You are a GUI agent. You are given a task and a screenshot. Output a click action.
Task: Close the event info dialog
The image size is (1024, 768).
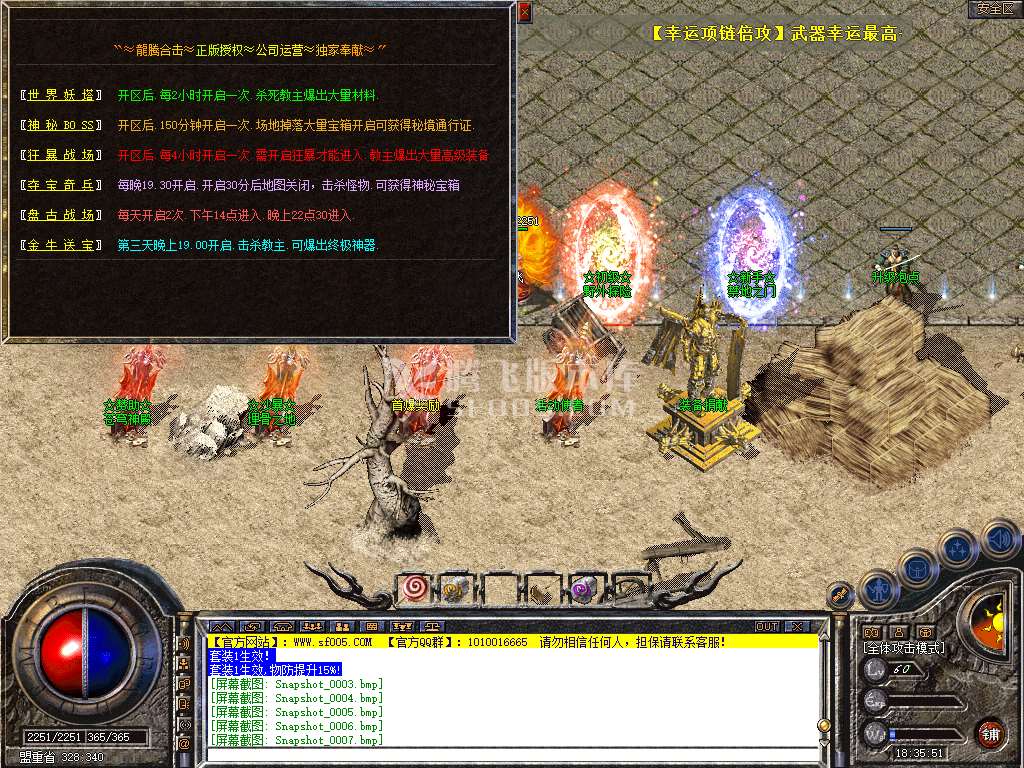525,12
